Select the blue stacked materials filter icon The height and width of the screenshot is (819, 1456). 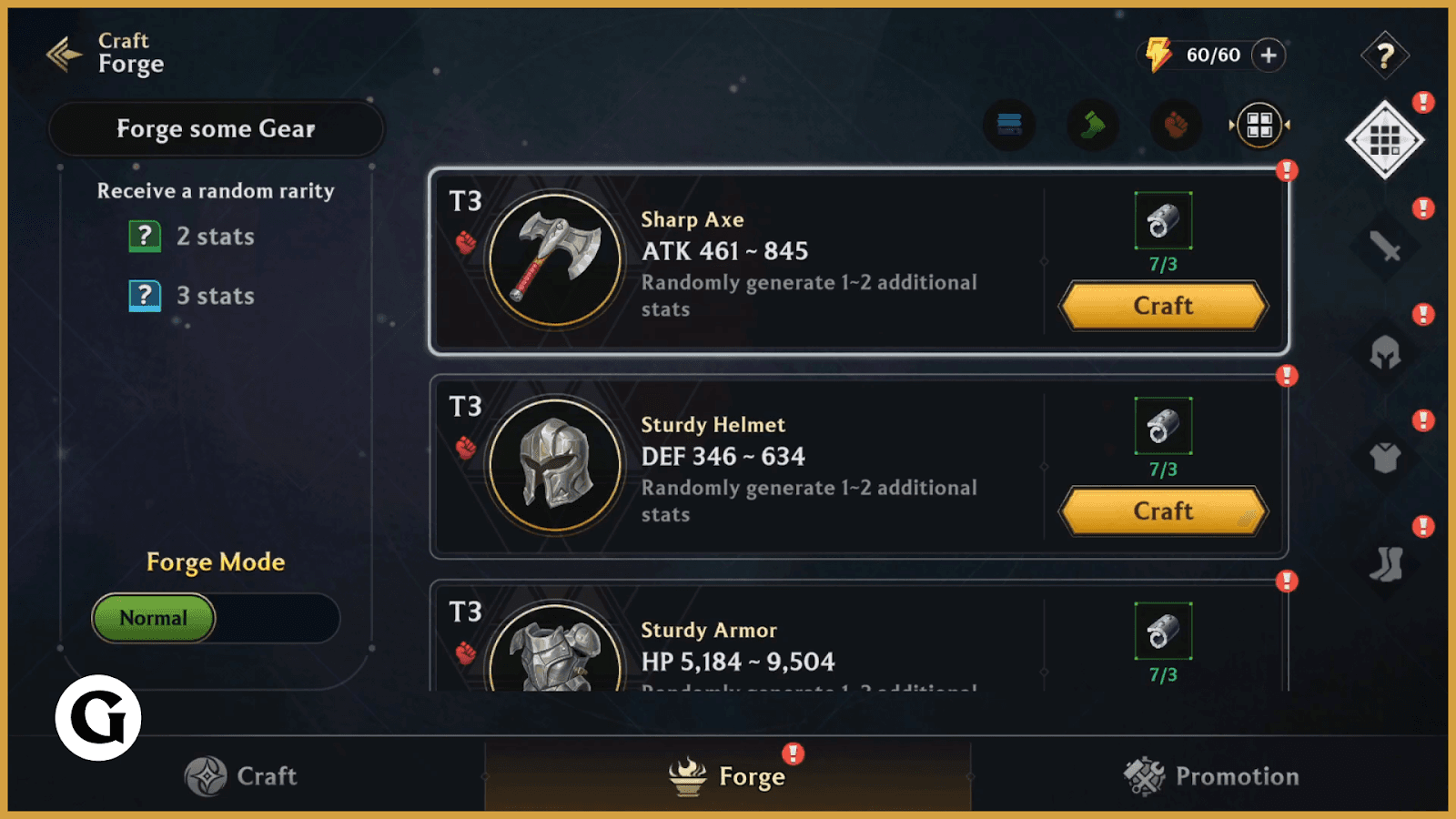1010,125
